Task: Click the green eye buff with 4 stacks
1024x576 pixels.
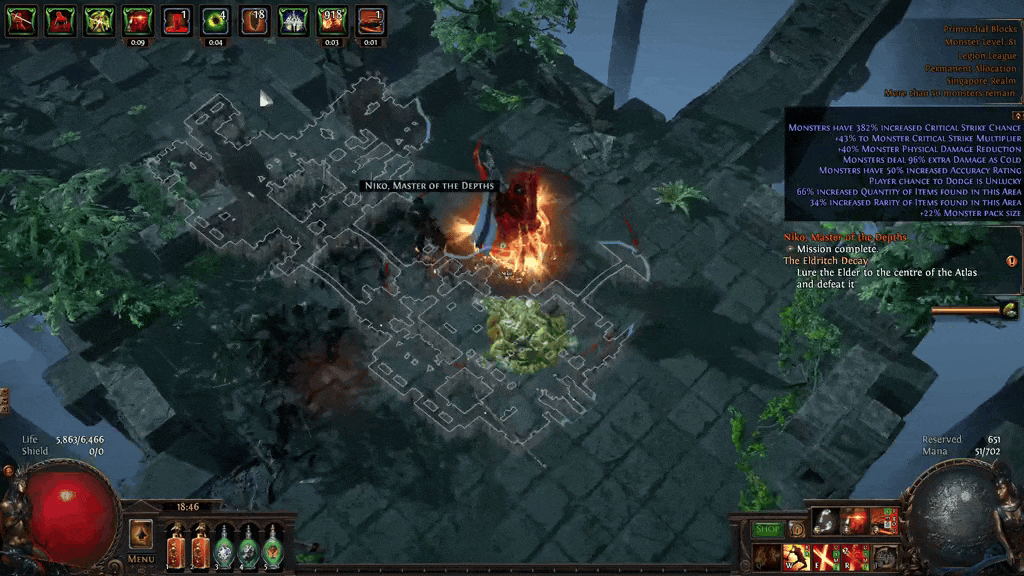Action: pyautogui.click(x=215, y=21)
